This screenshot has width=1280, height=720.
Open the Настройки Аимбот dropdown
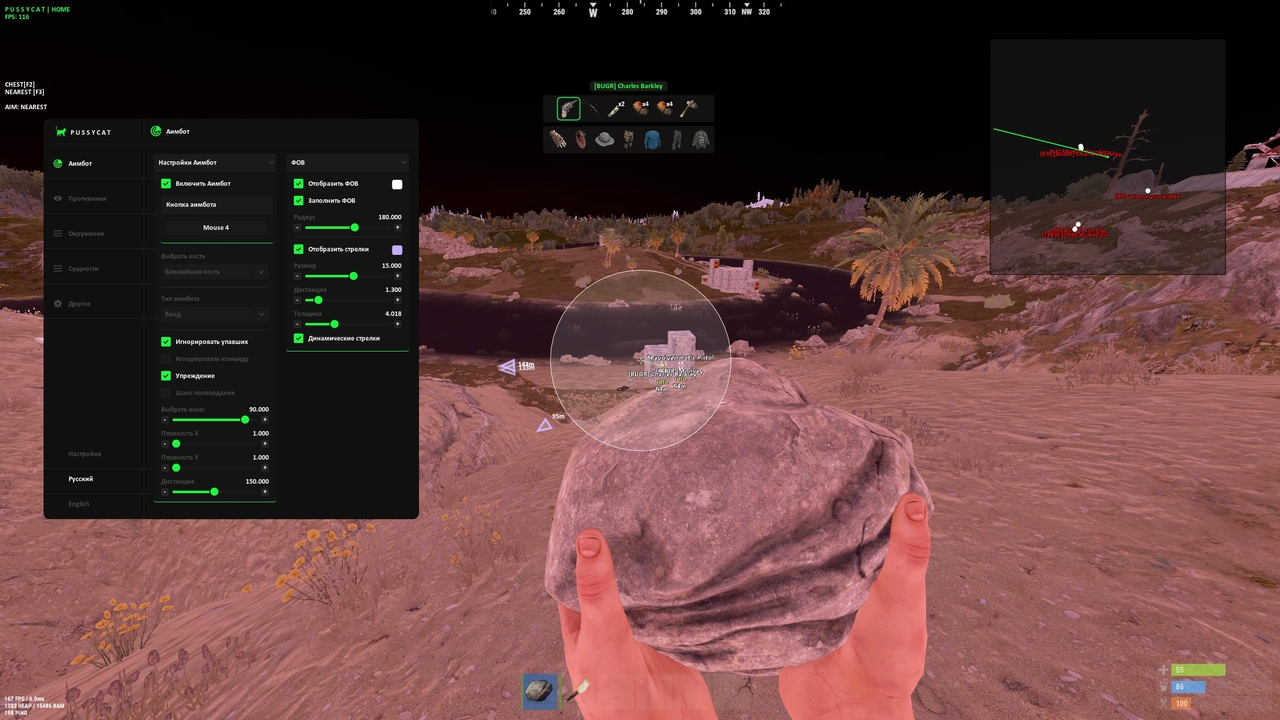coord(214,162)
